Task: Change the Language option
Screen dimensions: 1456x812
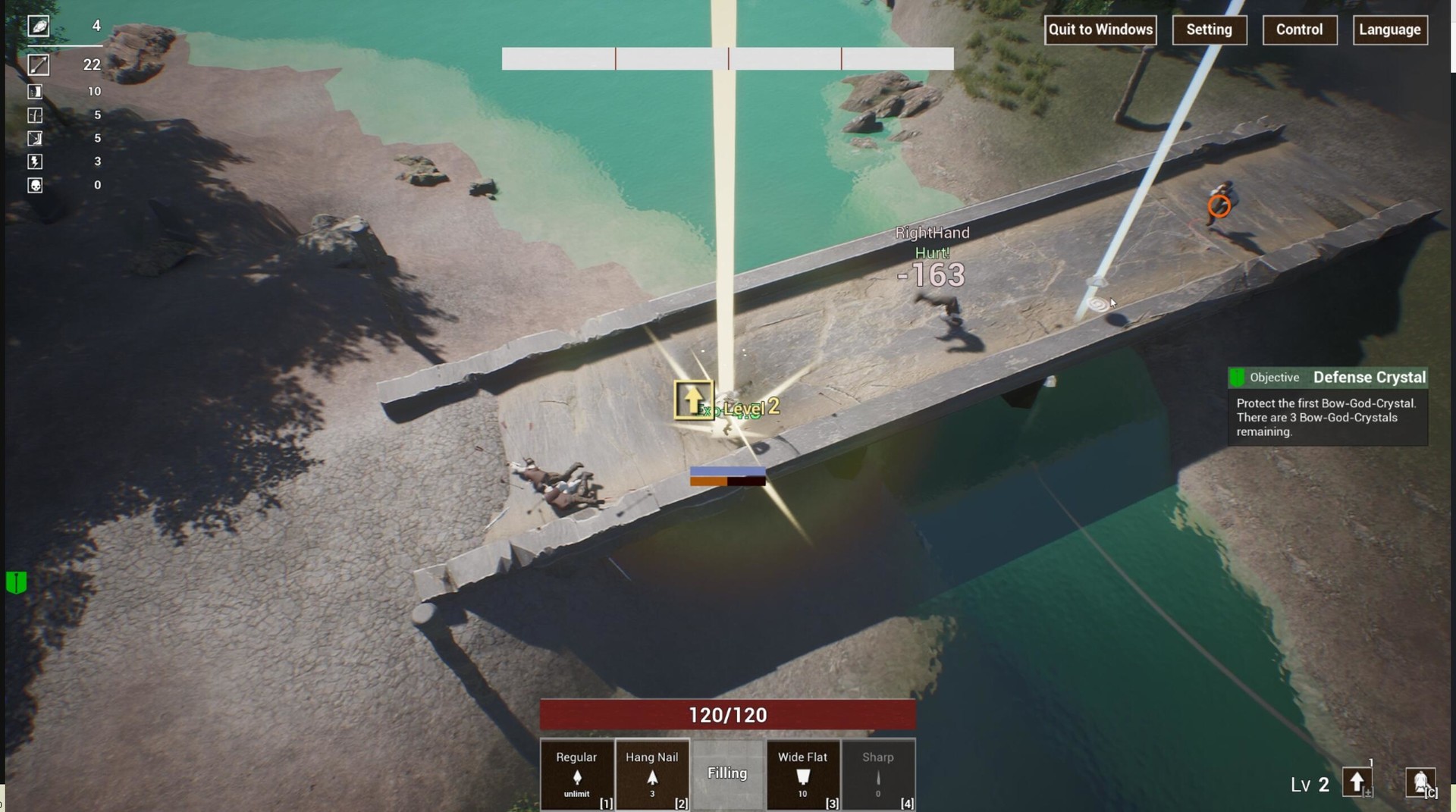Action: (x=1389, y=30)
